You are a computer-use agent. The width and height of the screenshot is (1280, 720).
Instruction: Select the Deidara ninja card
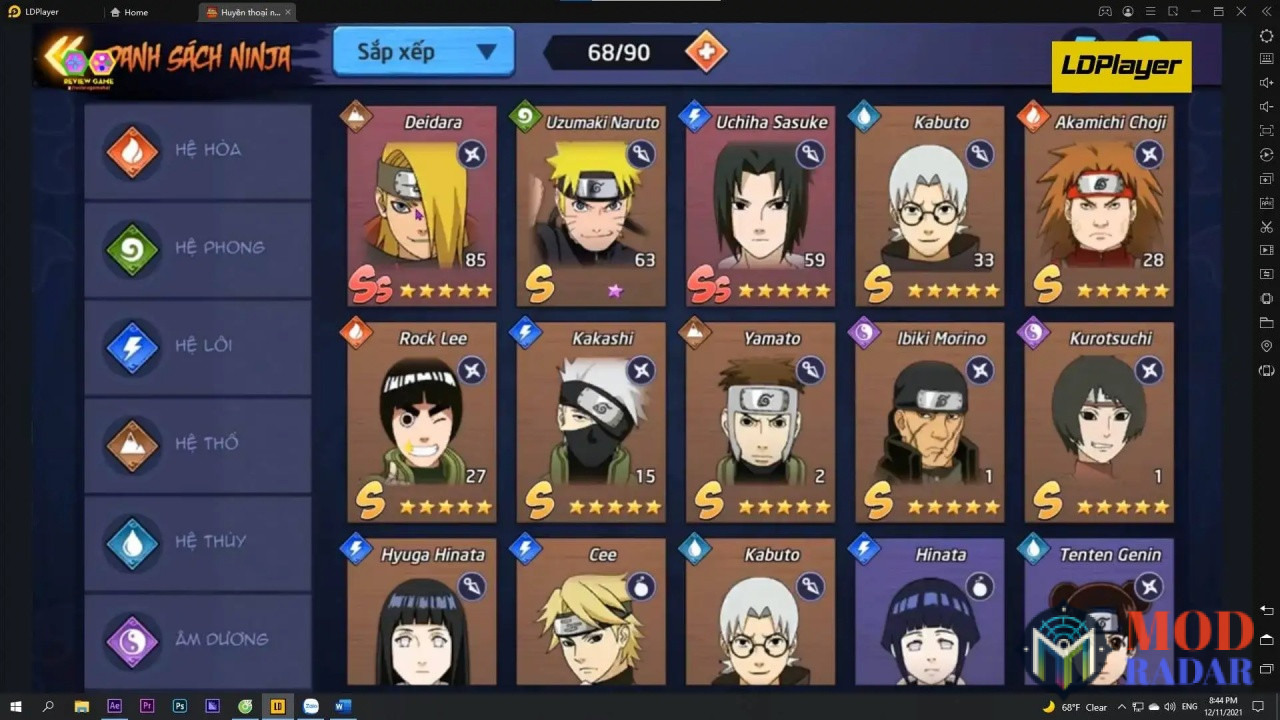click(x=421, y=206)
